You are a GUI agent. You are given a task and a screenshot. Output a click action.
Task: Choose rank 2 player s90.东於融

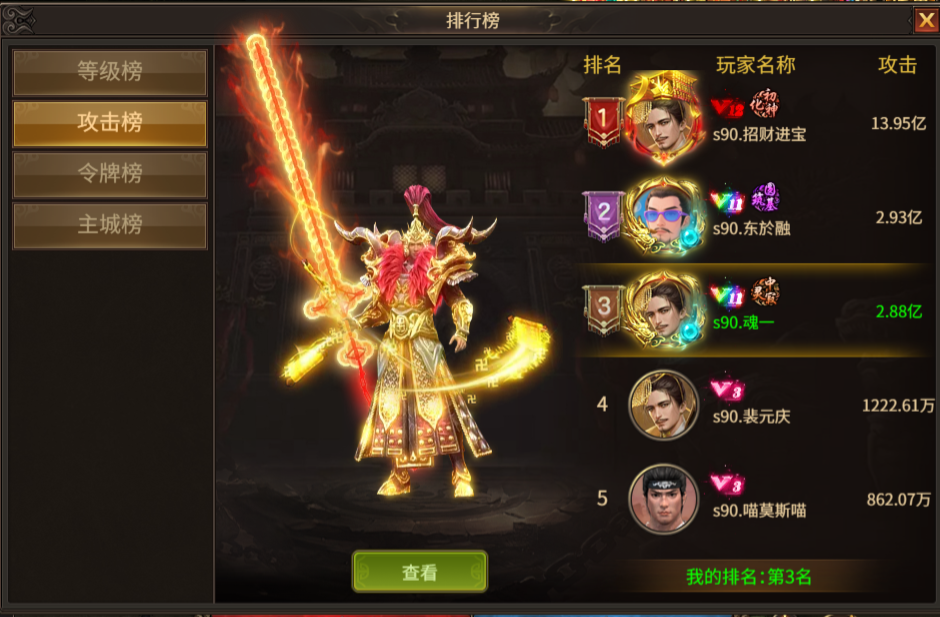758,216
